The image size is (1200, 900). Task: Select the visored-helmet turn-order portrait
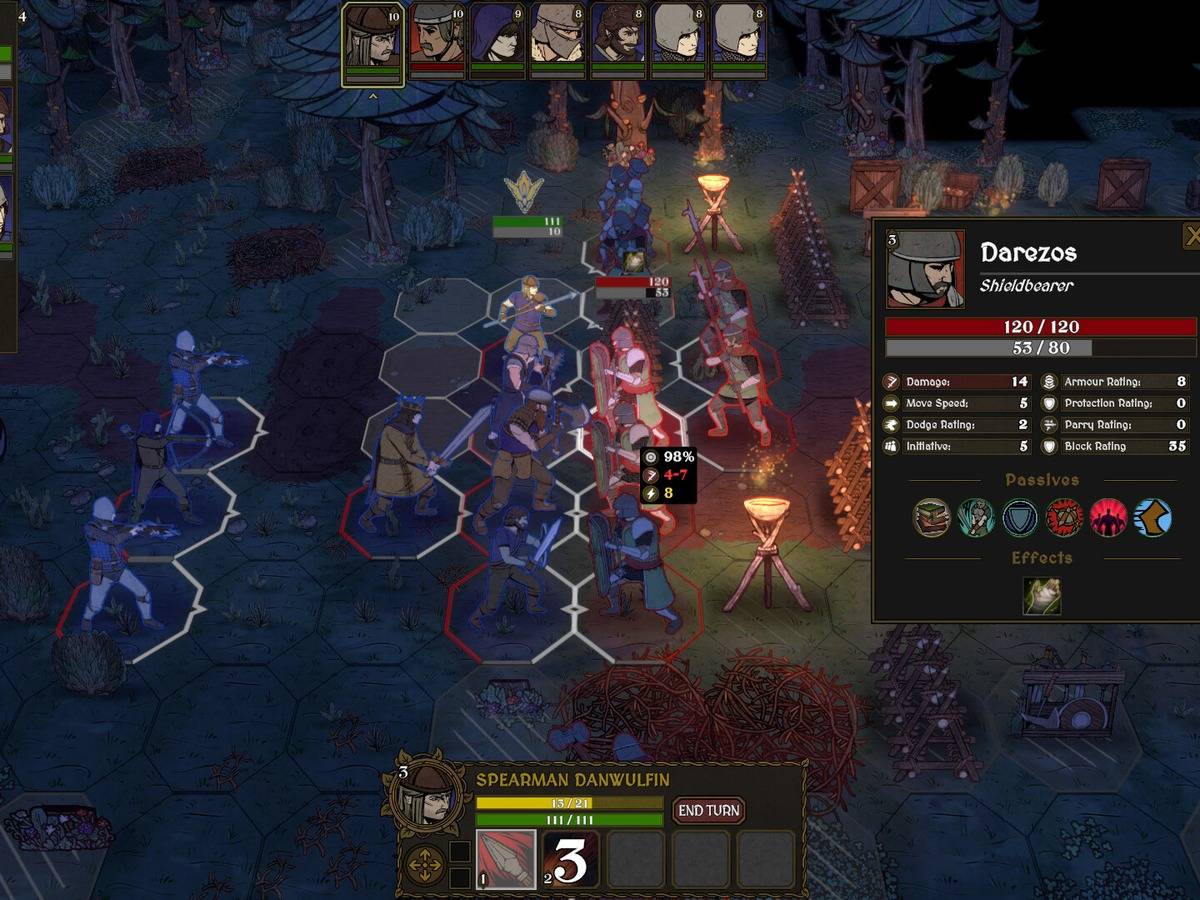(557, 39)
